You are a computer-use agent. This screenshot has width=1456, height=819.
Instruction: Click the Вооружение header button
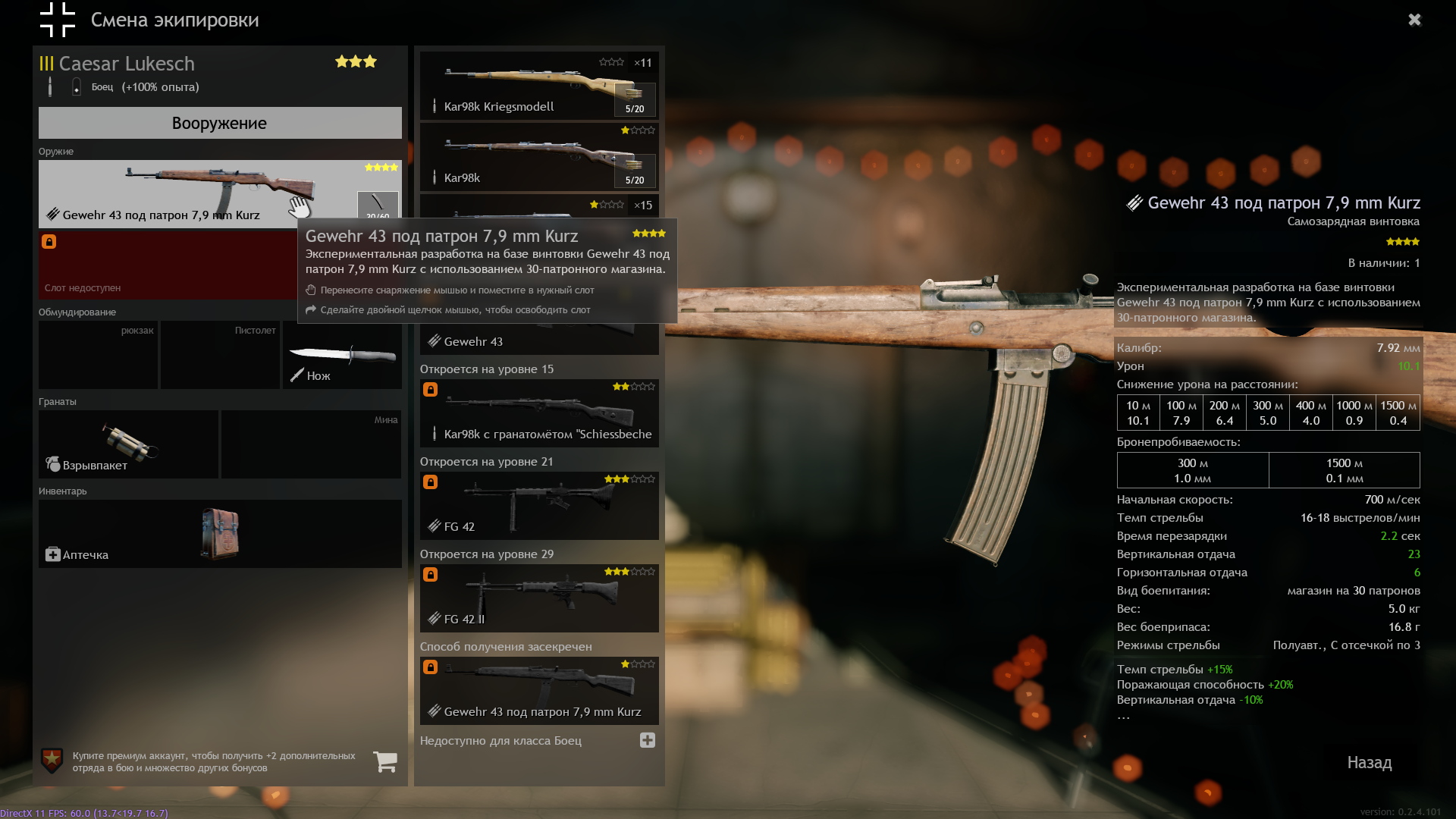click(x=220, y=123)
